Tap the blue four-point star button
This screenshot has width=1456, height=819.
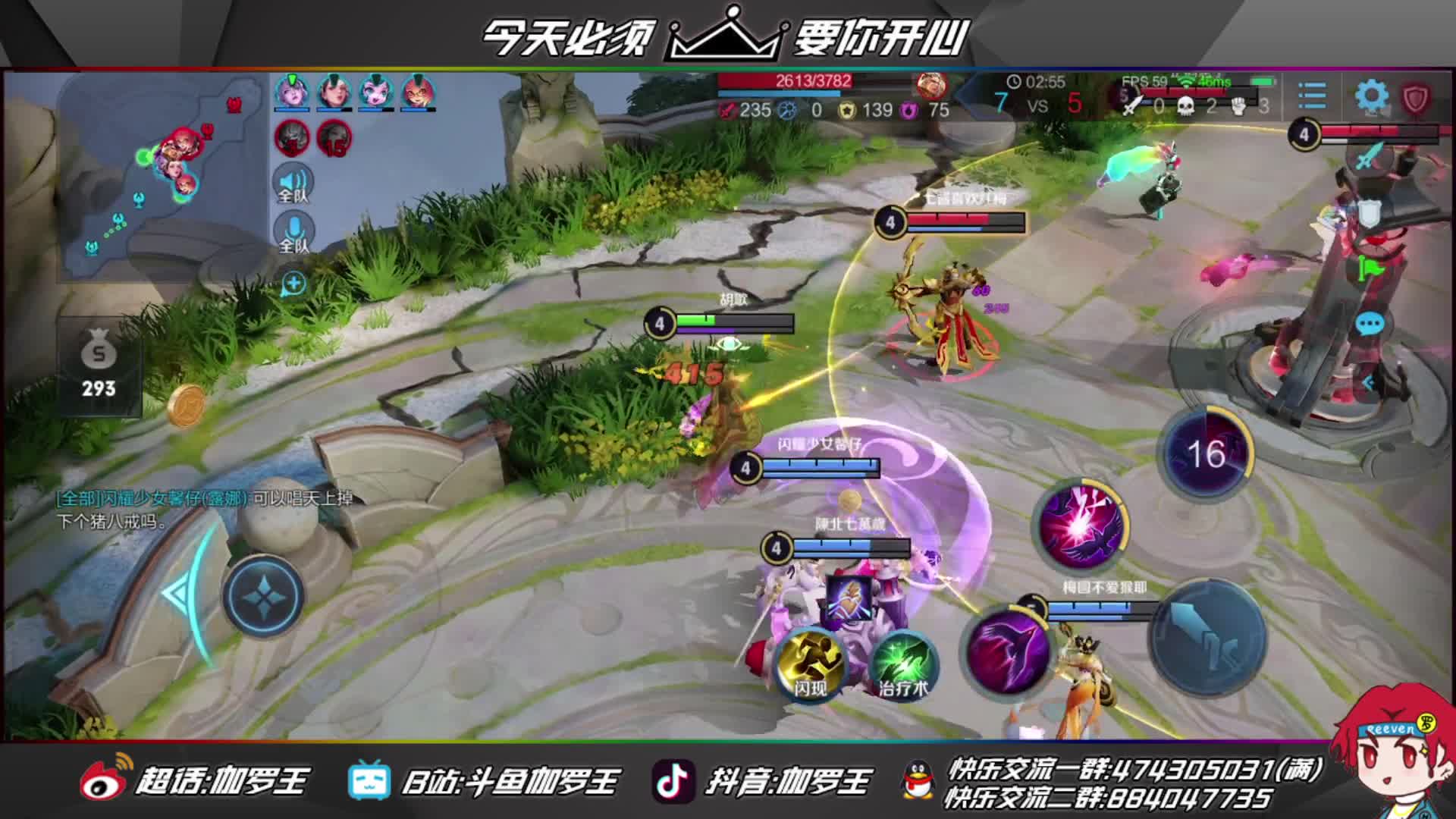click(263, 596)
